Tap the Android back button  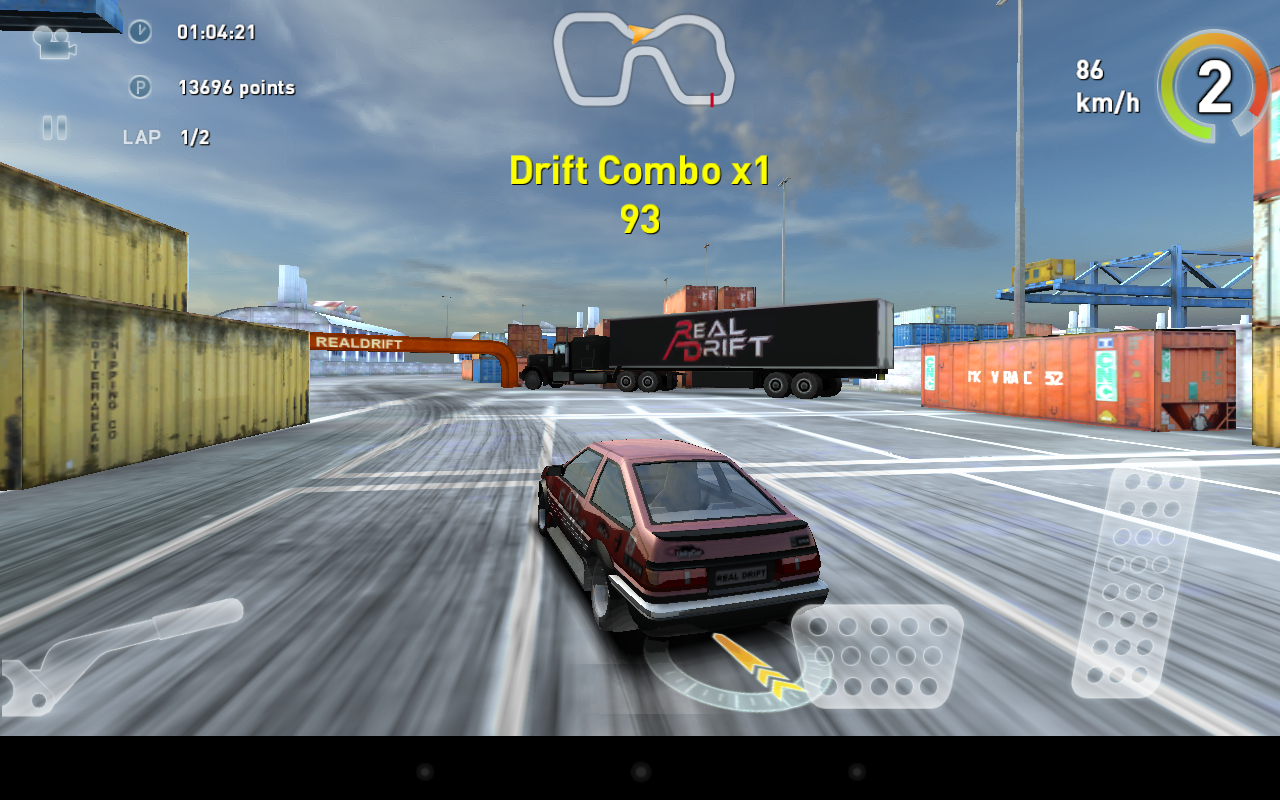coord(424,772)
